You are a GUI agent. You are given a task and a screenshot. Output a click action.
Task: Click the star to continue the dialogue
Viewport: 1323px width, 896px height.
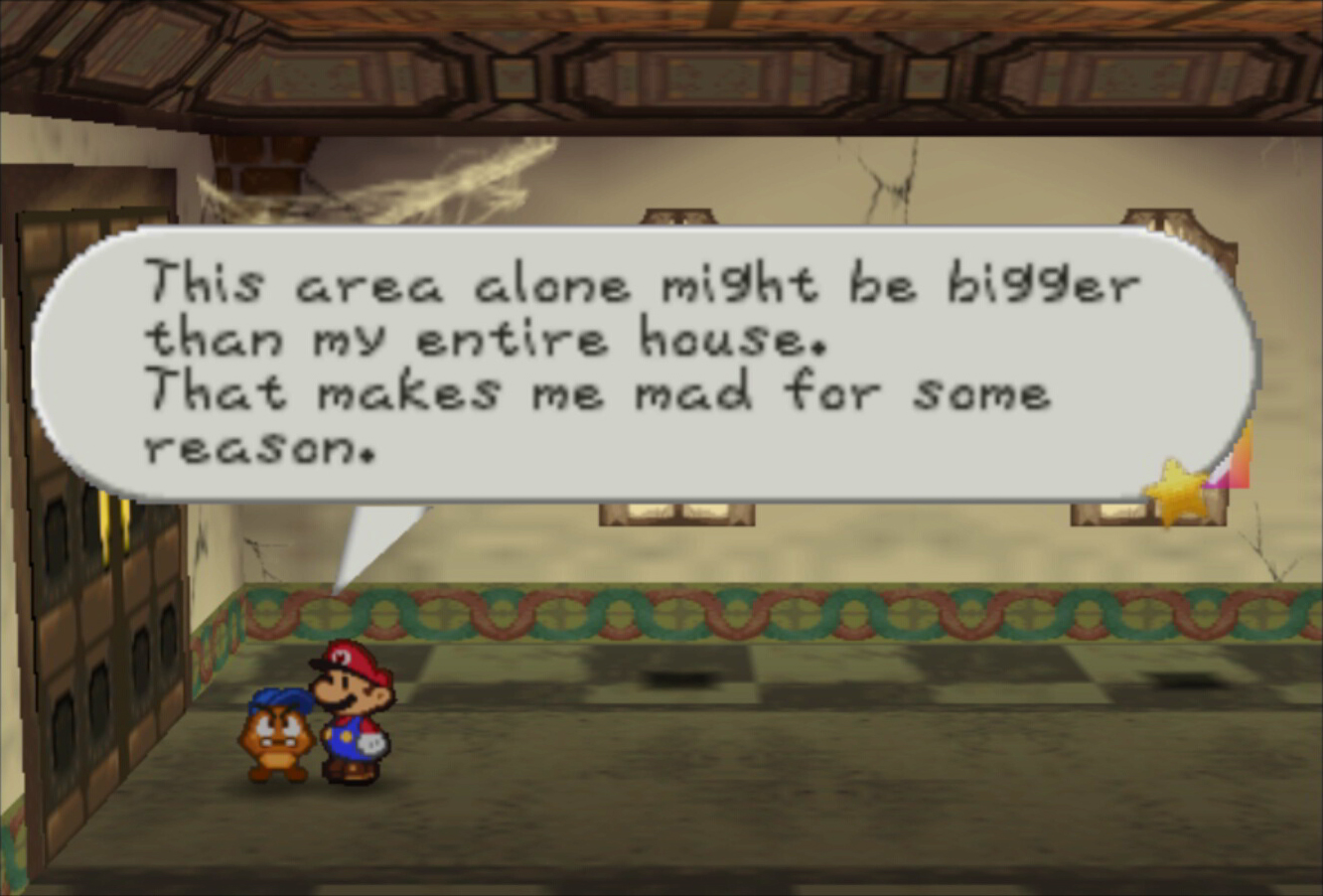click(x=1177, y=492)
